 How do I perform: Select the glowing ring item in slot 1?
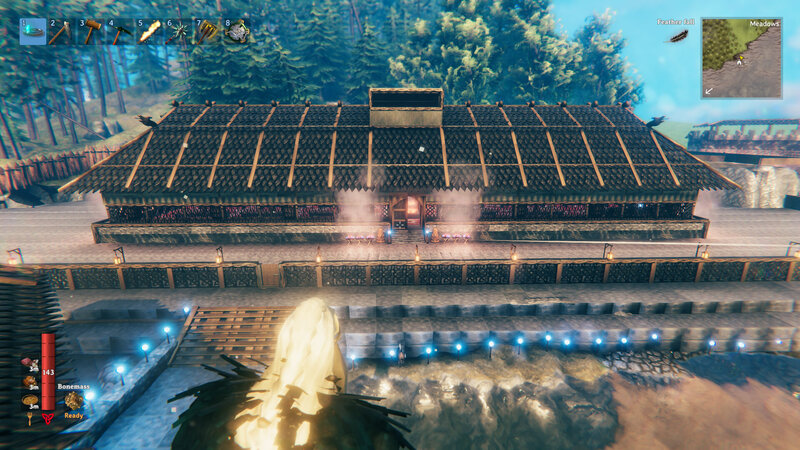click(x=32, y=31)
